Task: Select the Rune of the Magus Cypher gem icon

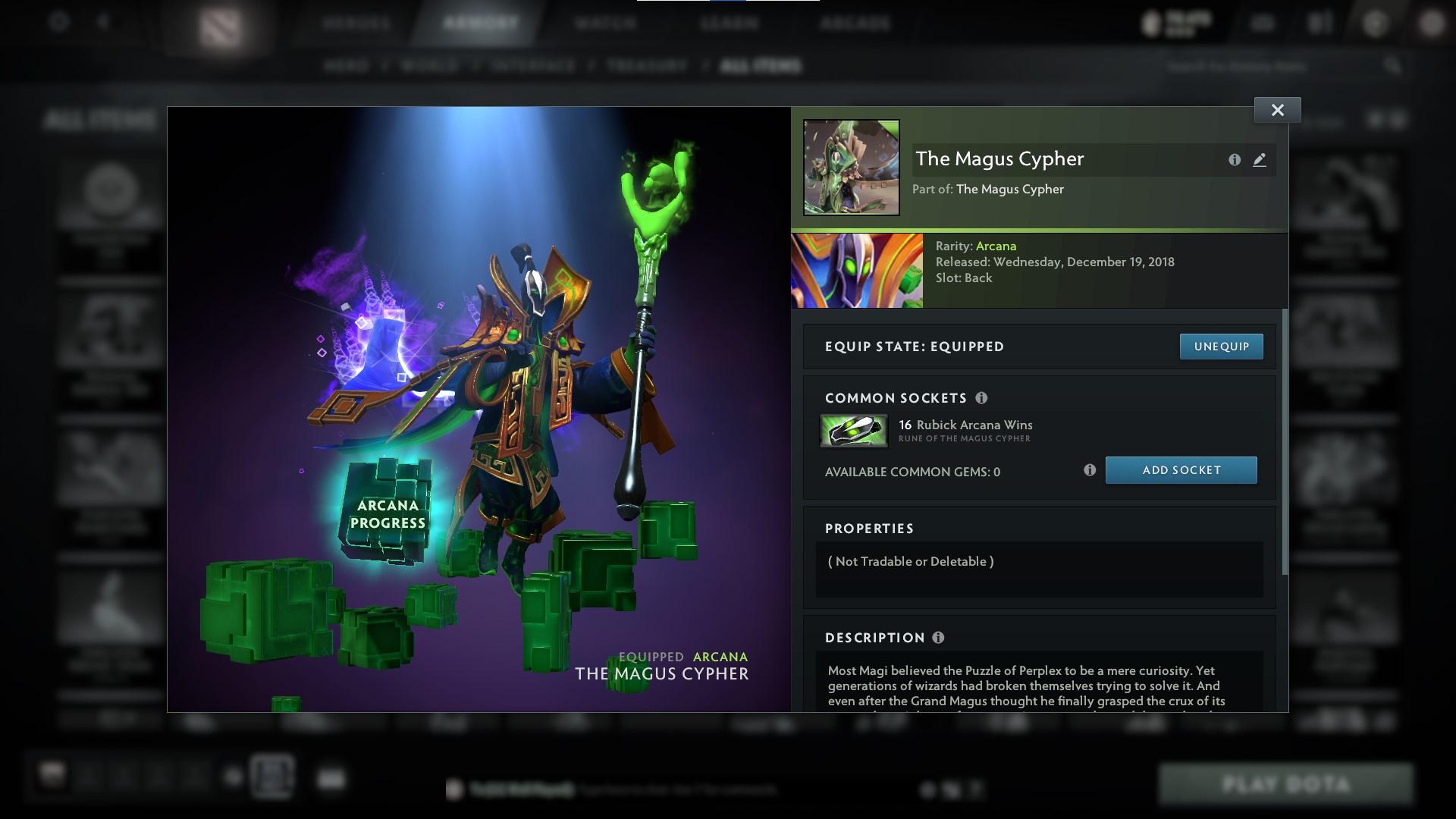Action: point(853,429)
